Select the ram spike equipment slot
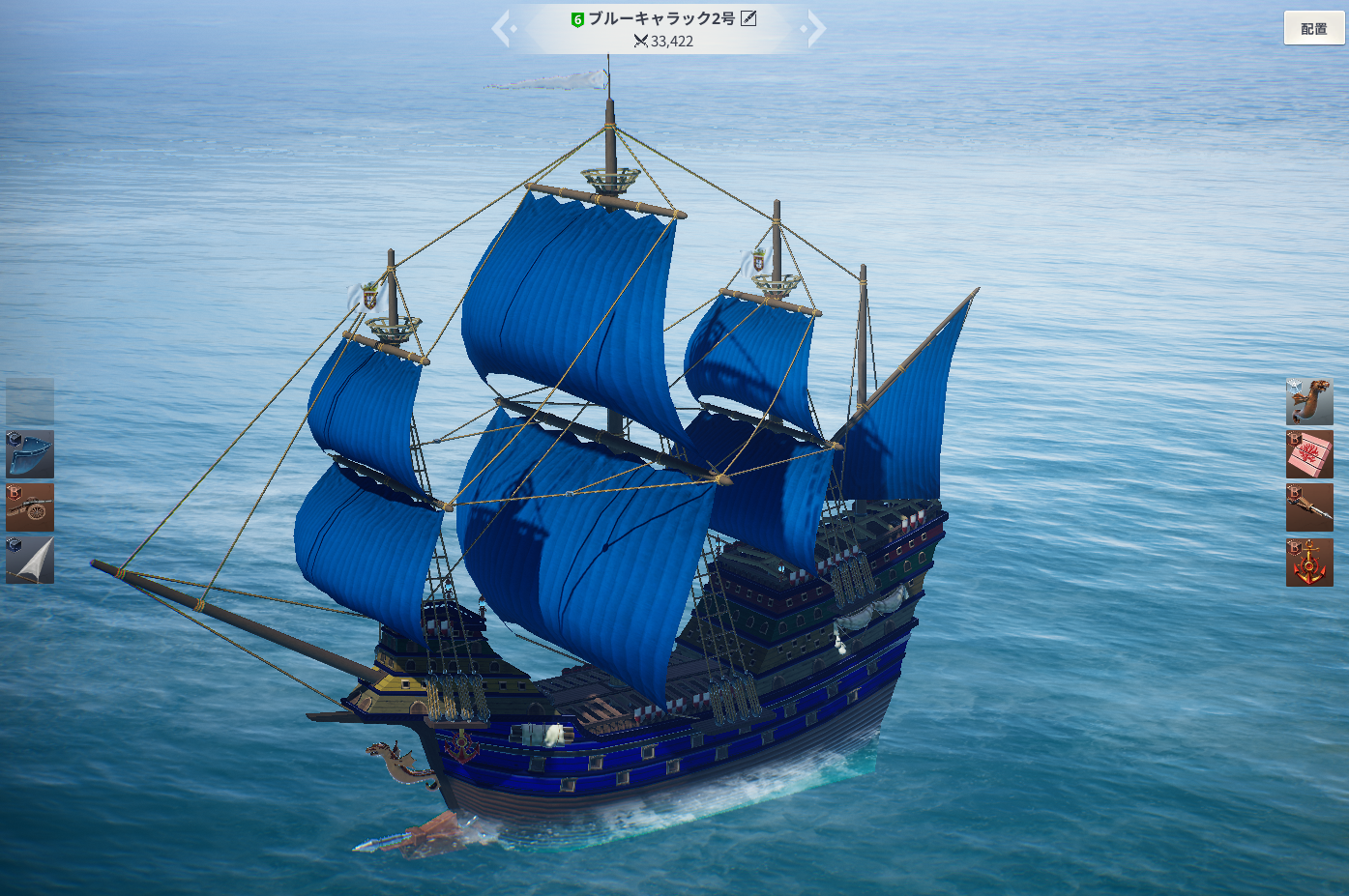The height and width of the screenshot is (896, 1349). point(1309,508)
